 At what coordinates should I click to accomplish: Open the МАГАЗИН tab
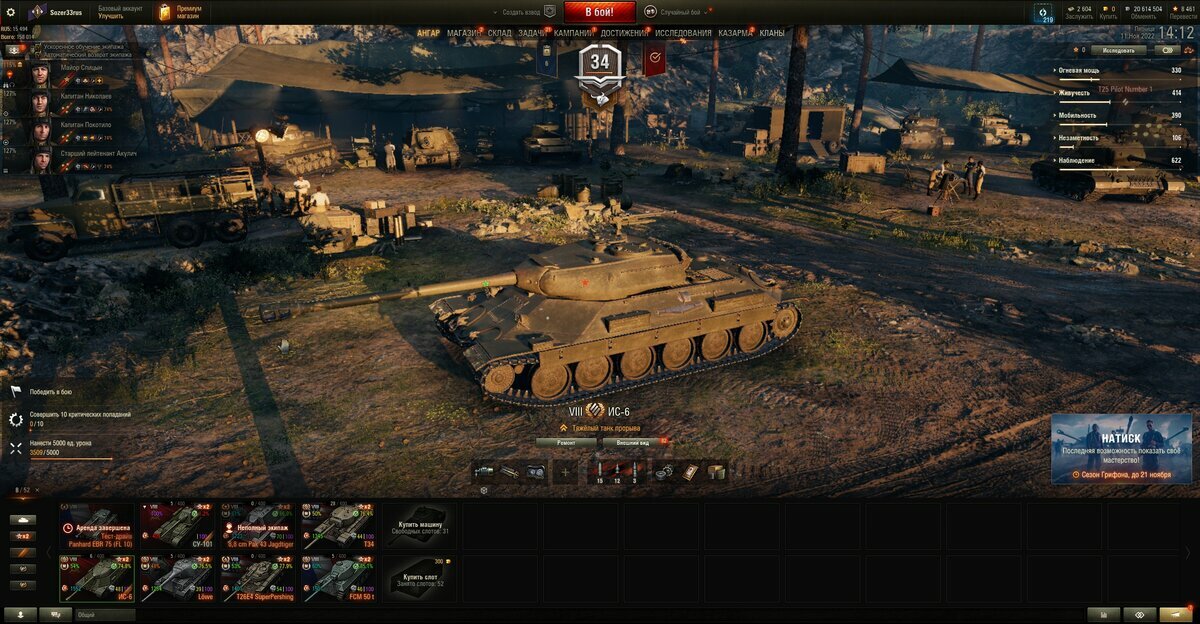point(463,33)
